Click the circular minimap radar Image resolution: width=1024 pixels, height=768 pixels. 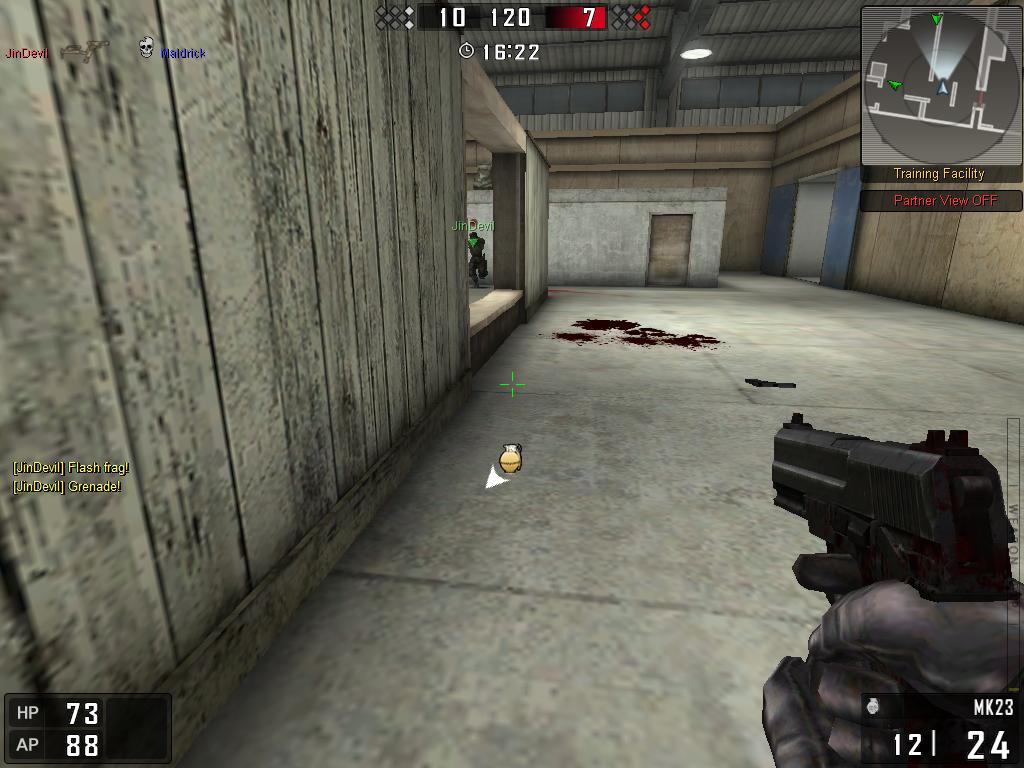click(x=939, y=86)
